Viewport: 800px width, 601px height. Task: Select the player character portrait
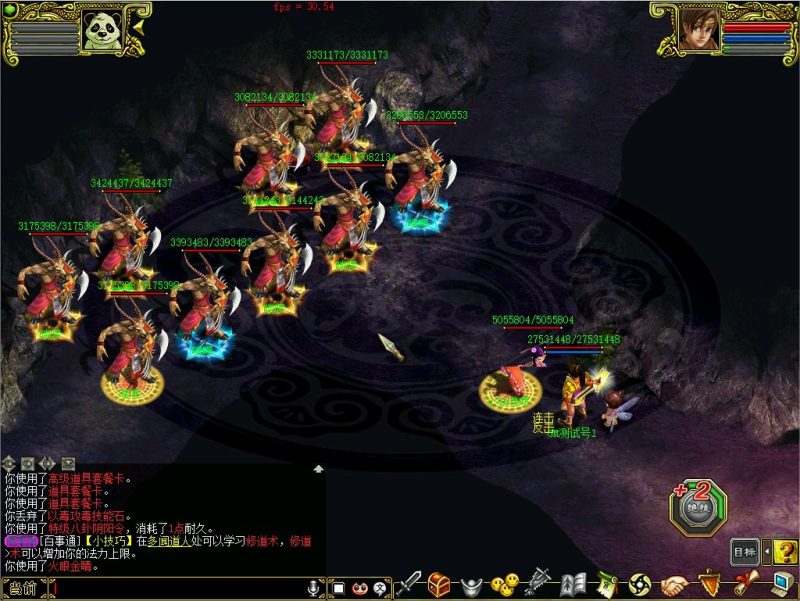click(699, 29)
